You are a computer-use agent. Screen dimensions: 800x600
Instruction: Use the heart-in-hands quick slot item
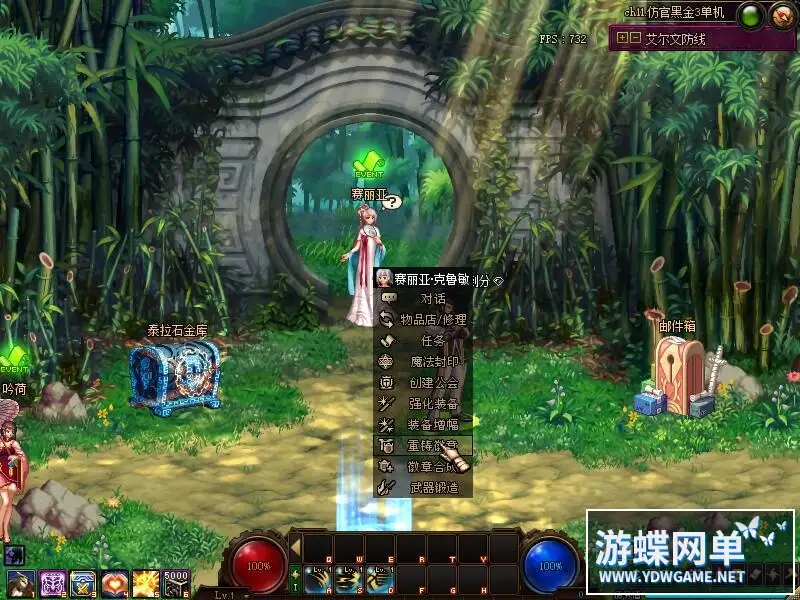point(115,582)
